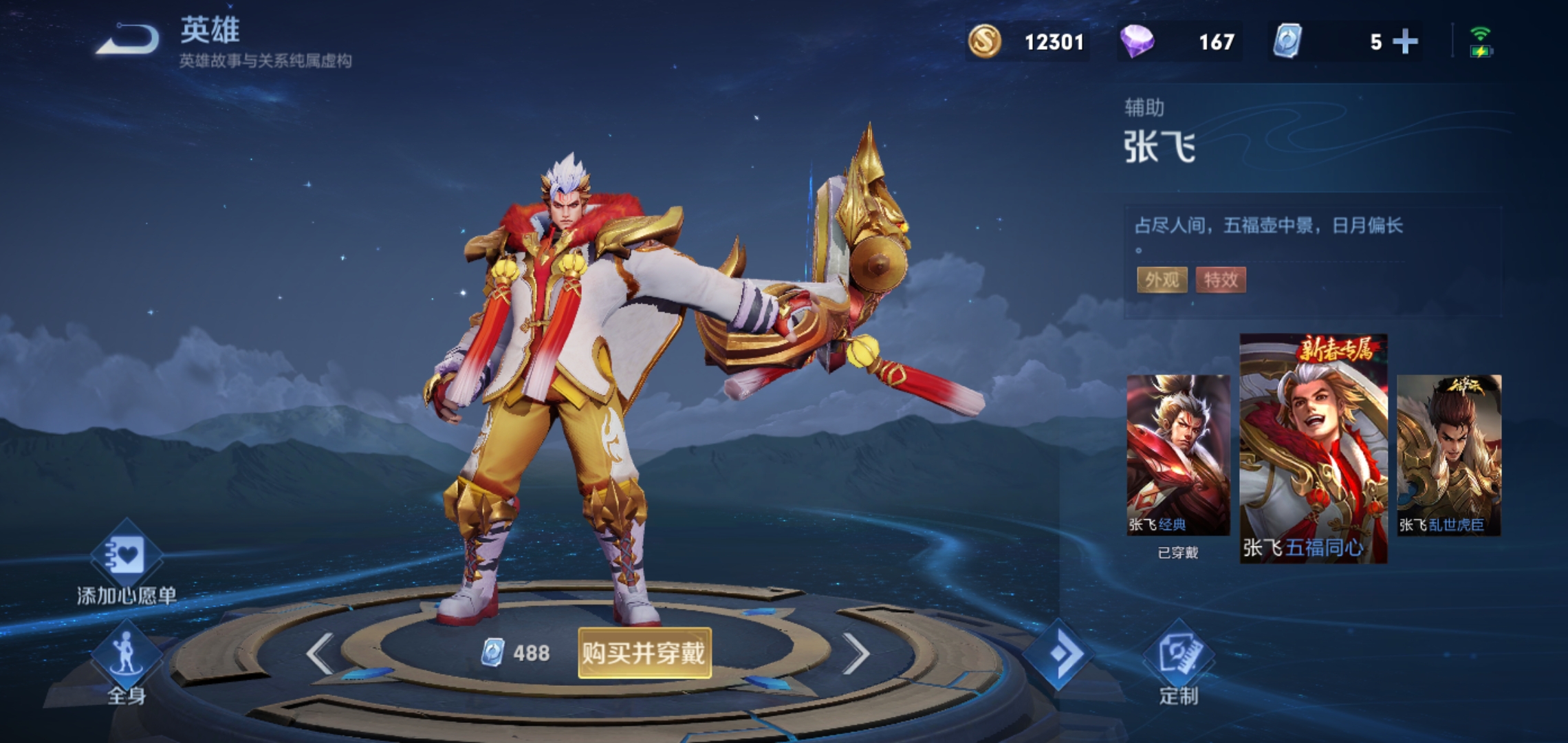Select the 张飞经典 classic skin thumbnail
Screen dimensions: 1568x743
click(1177, 455)
